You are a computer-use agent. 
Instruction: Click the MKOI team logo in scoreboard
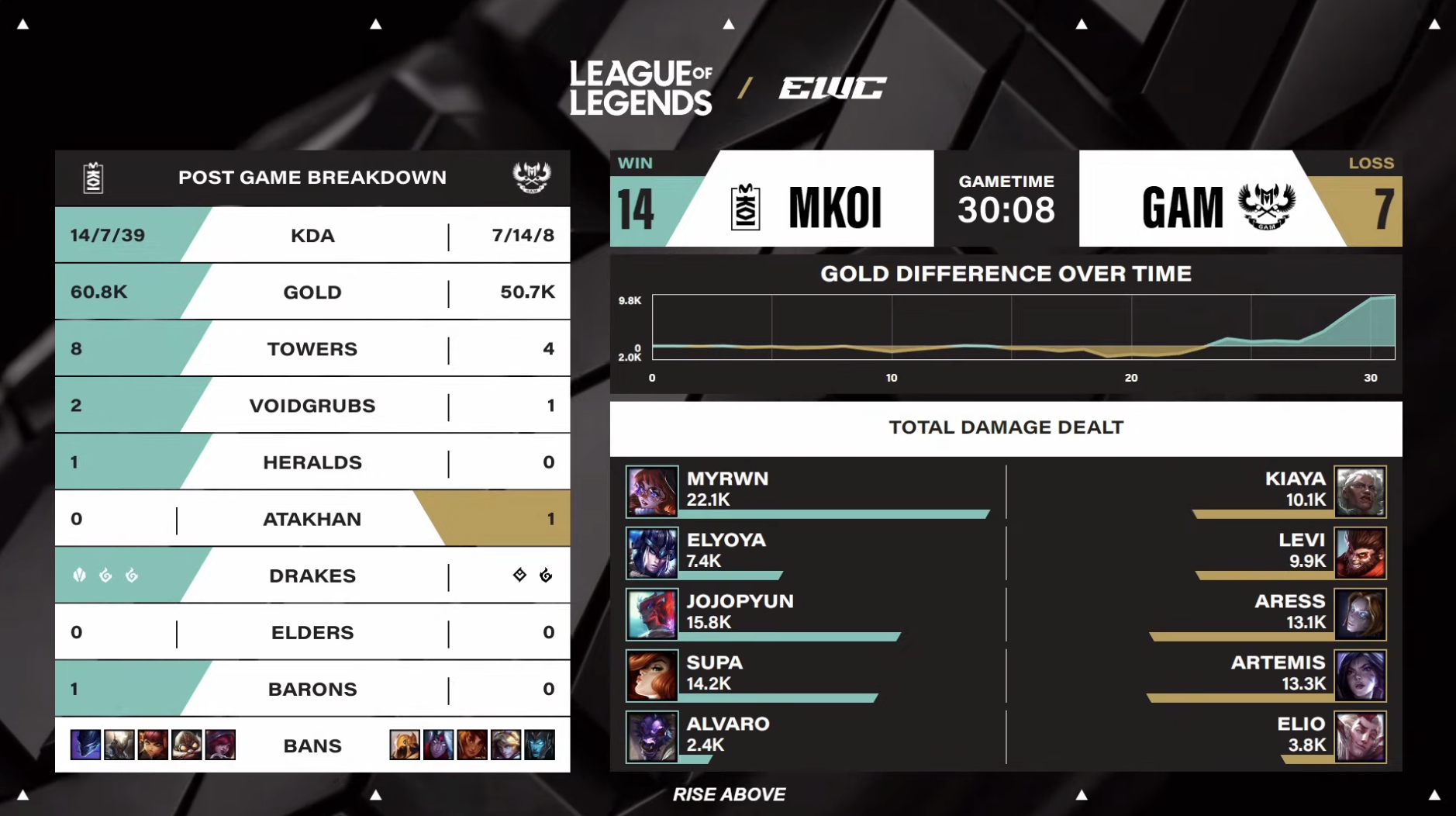745,207
